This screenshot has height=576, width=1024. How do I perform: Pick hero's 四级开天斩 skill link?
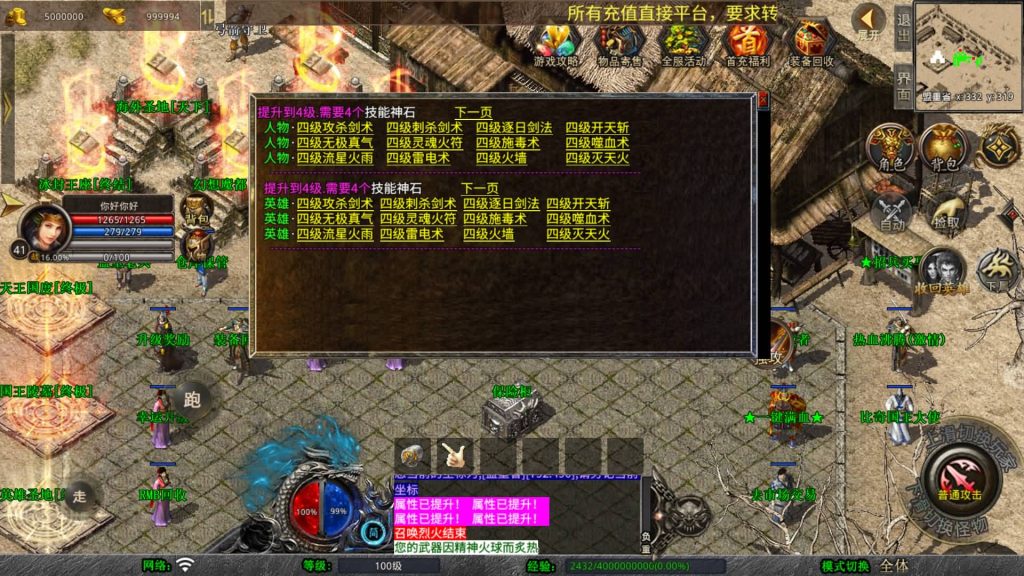[x=577, y=204]
